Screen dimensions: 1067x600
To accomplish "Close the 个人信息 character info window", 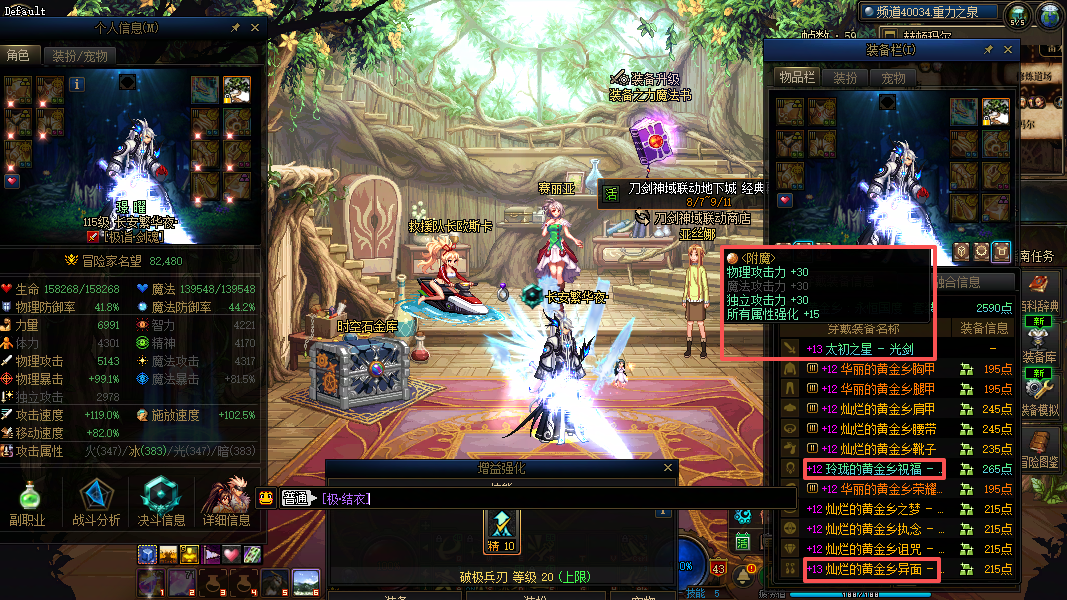I will click(x=255, y=29).
